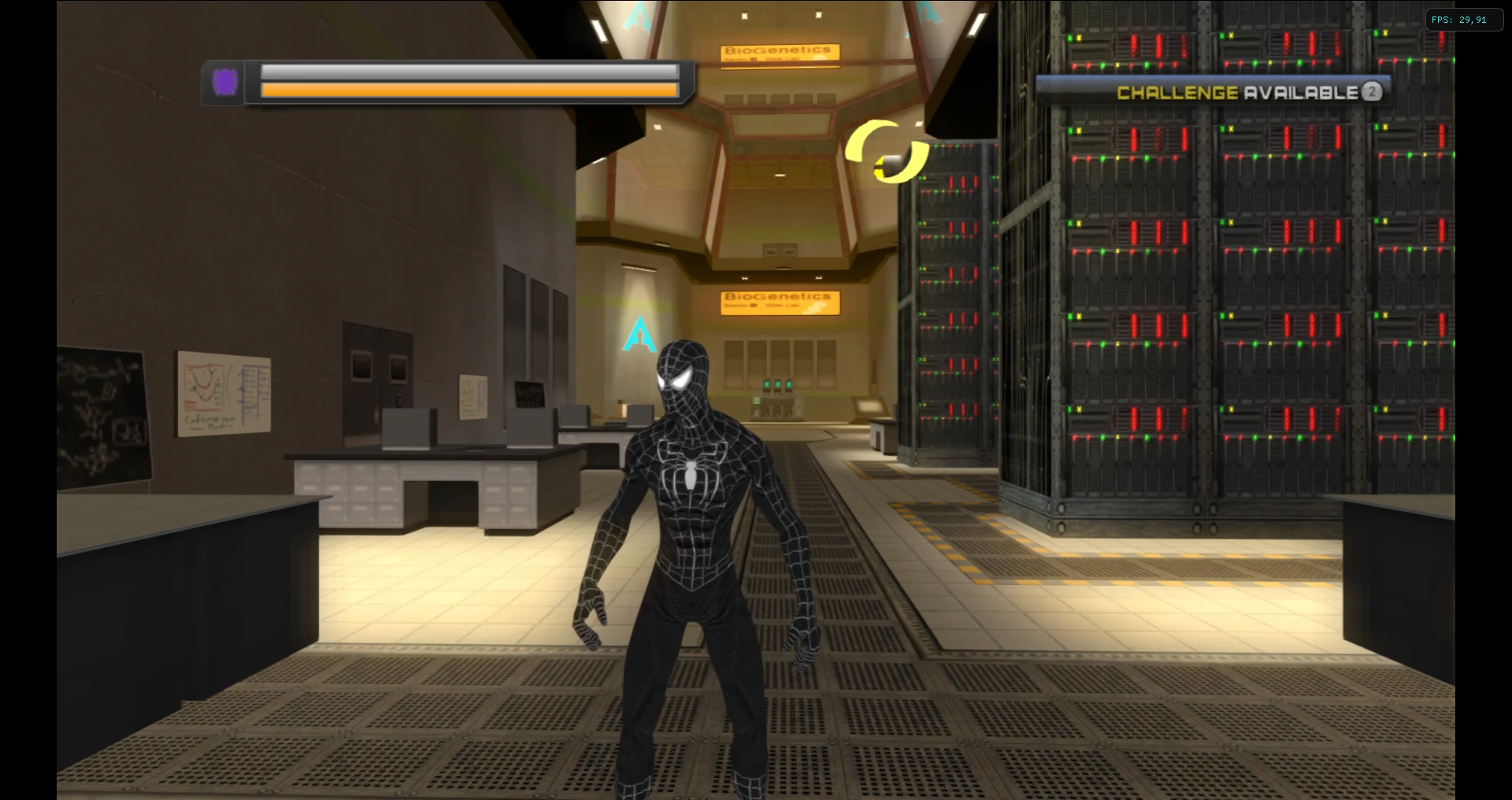Open the Challenge Available notification
This screenshot has width=1512, height=800.
1213,91
